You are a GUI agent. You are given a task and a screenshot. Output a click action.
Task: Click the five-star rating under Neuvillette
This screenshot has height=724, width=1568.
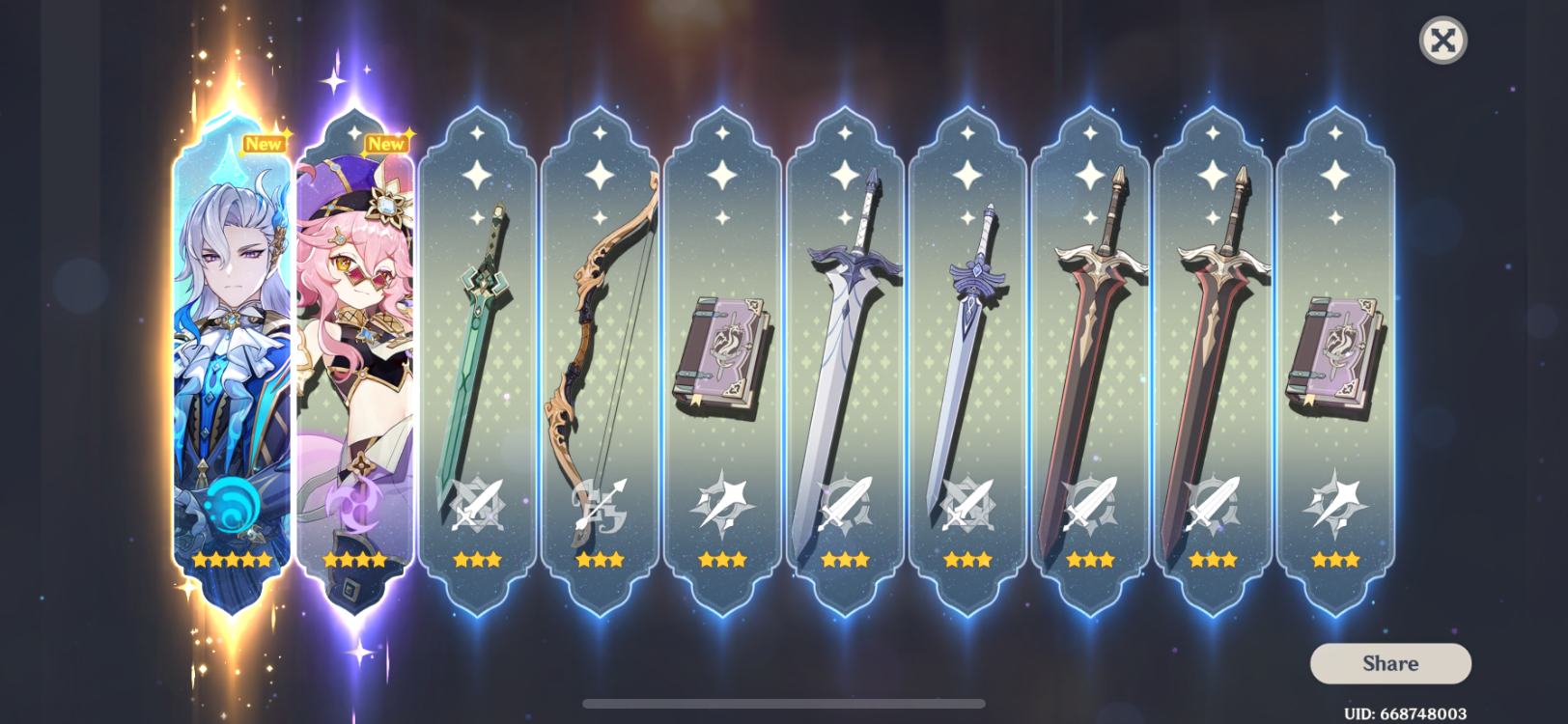(232, 558)
